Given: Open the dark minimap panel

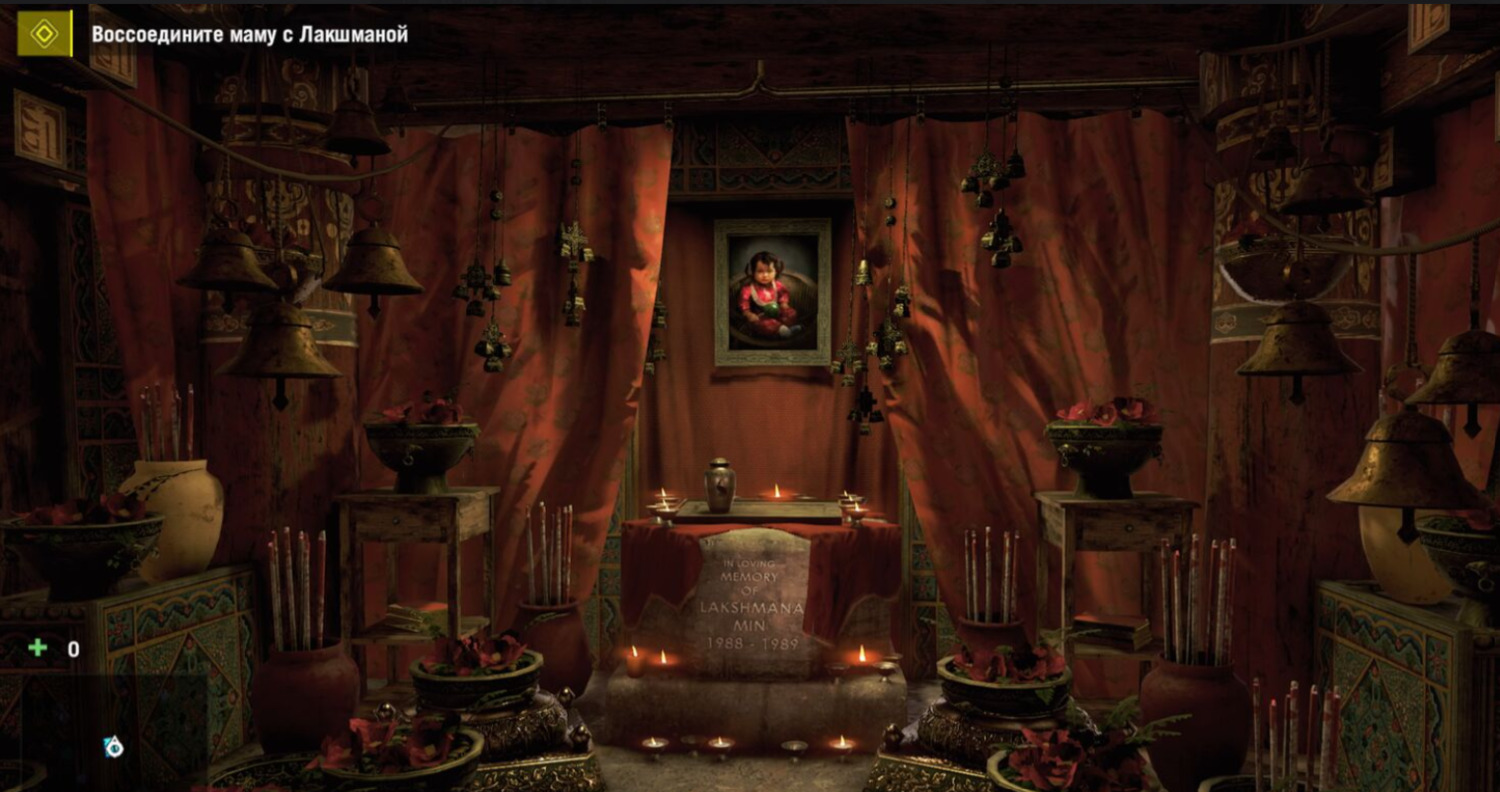Looking at the screenshot, I should click(104, 732).
